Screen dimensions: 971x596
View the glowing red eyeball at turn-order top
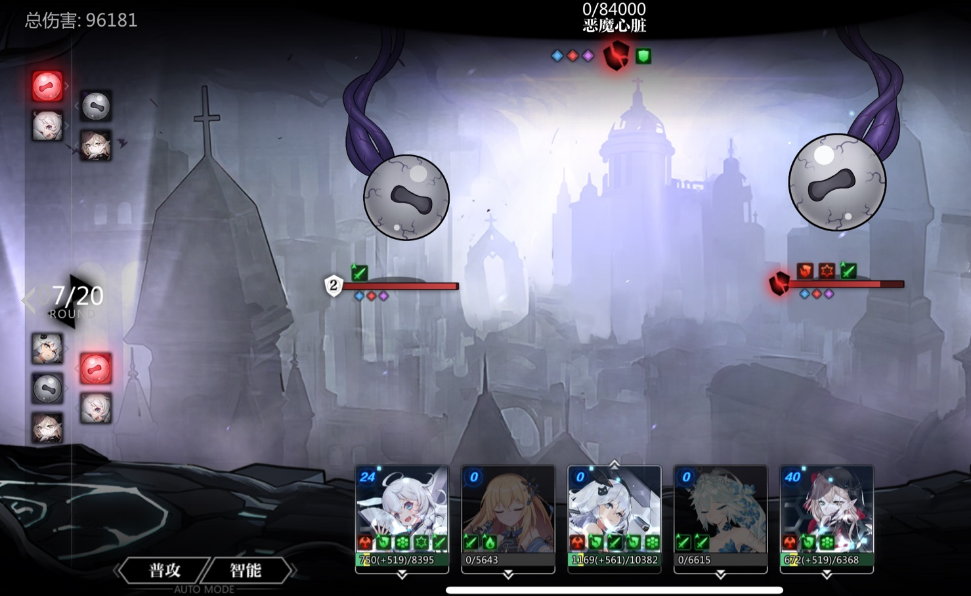click(47, 86)
